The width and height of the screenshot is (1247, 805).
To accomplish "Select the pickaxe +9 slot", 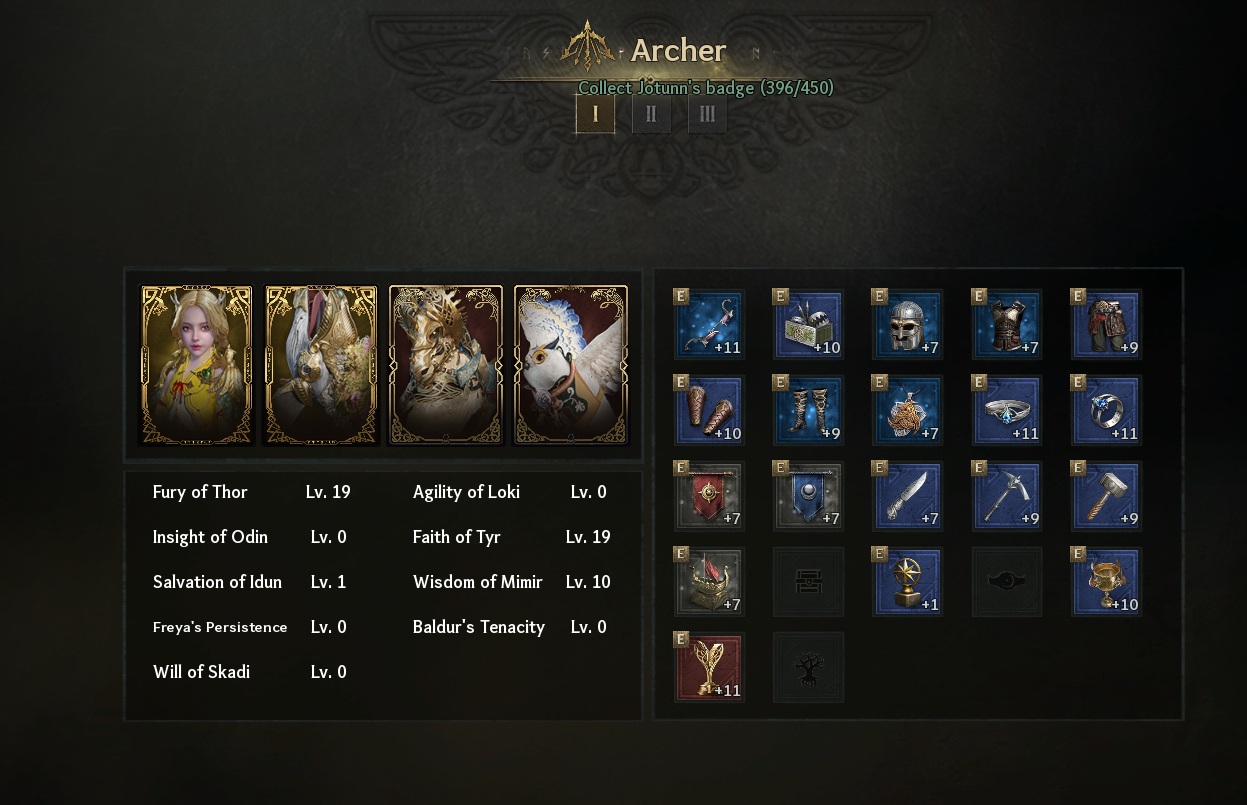I will tap(1007, 495).
